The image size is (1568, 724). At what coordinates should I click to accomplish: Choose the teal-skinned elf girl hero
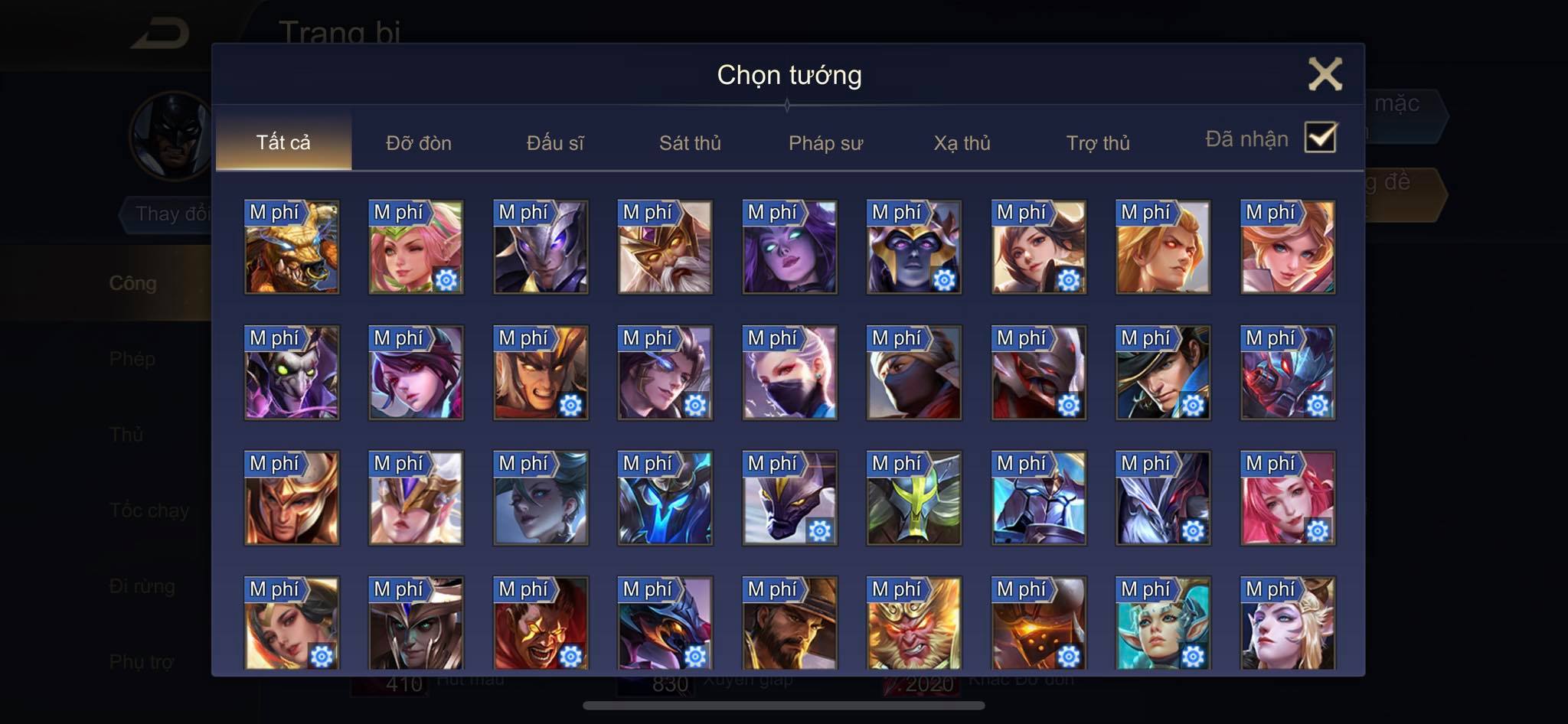[1163, 624]
